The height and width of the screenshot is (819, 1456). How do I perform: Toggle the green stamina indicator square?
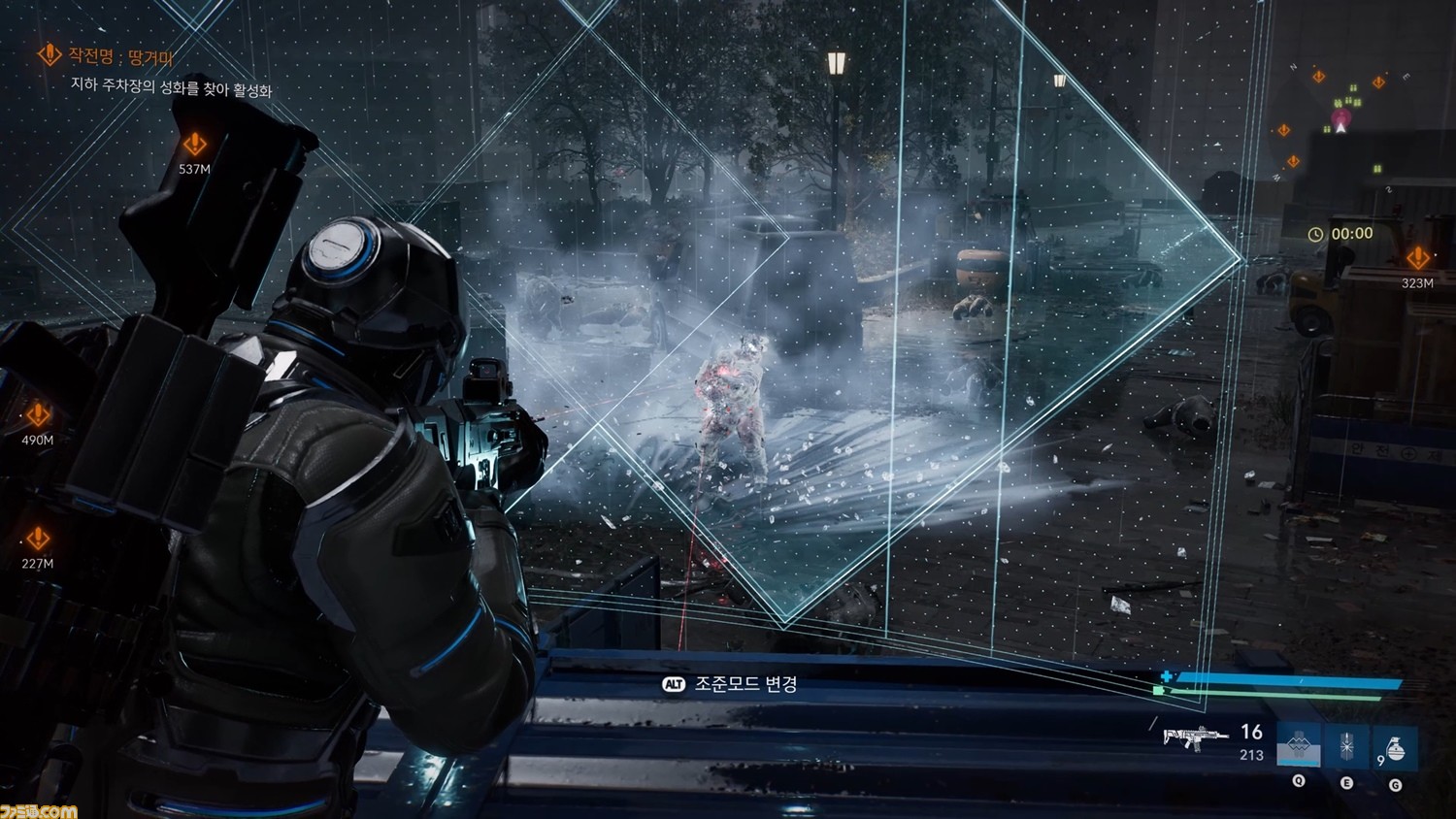[x=1158, y=691]
